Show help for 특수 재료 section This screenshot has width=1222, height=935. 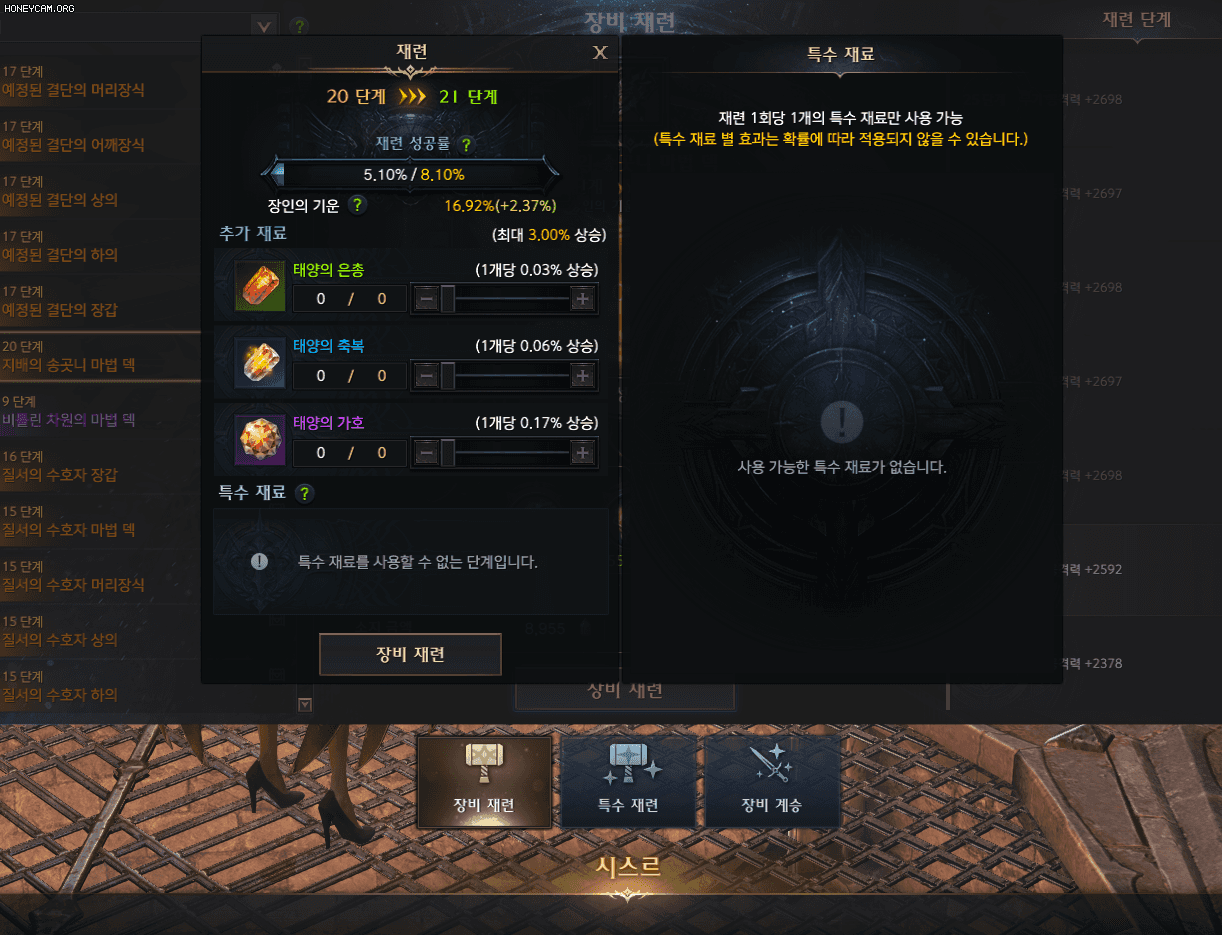pos(304,493)
